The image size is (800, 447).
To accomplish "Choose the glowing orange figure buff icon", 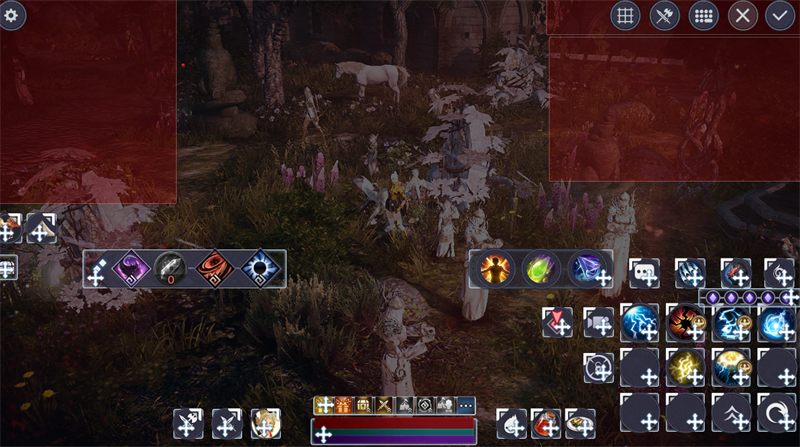I will (494, 268).
